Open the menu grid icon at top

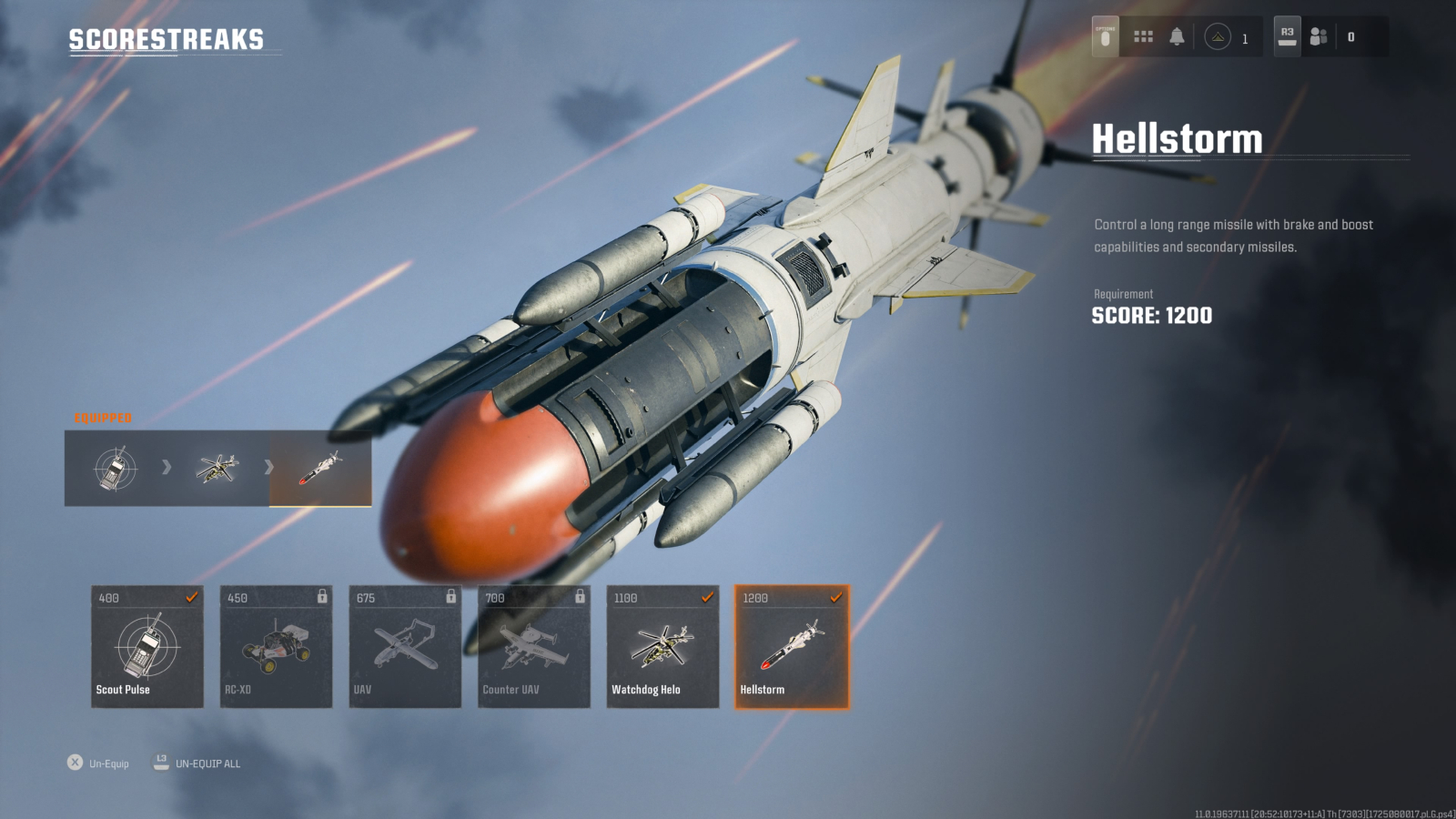click(1143, 36)
